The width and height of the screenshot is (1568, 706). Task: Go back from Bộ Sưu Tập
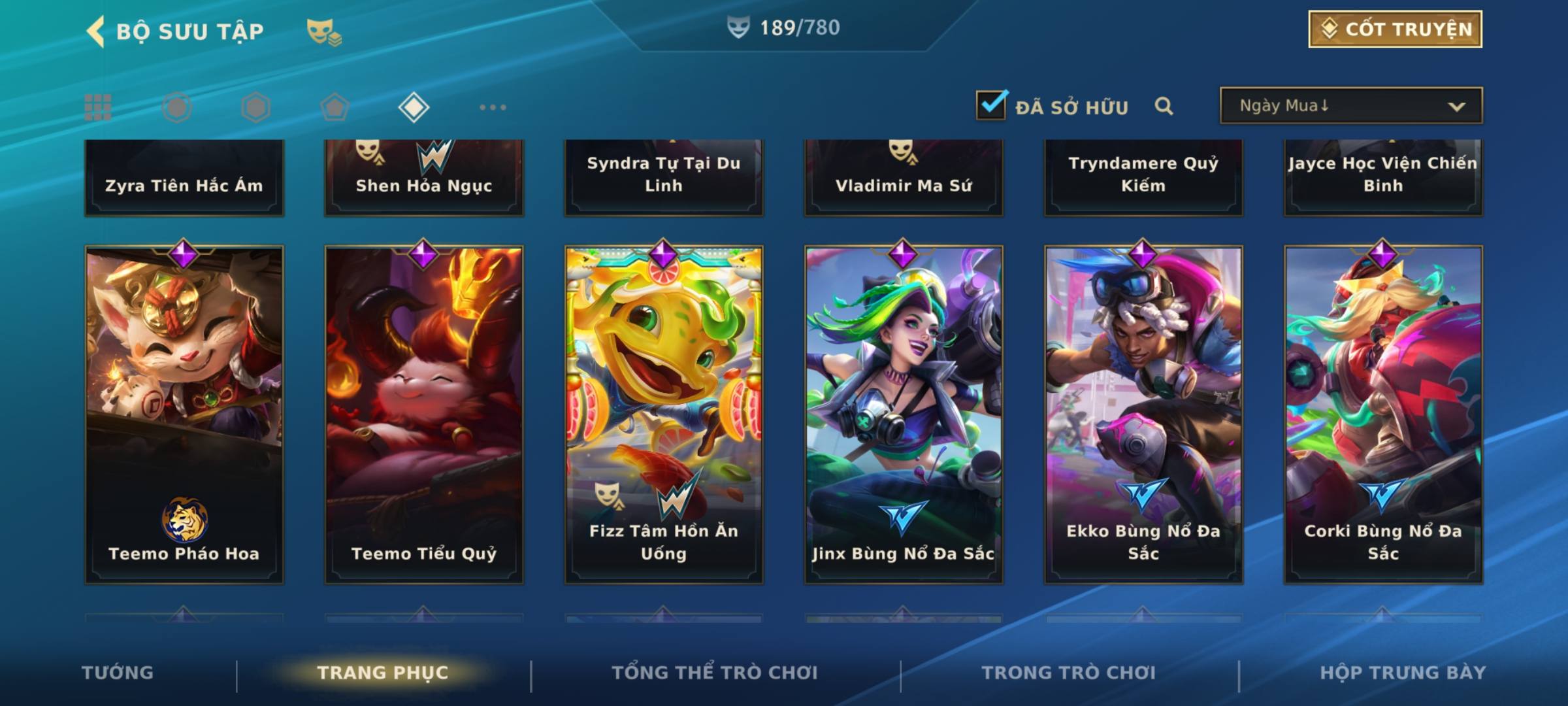pos(96,31)
